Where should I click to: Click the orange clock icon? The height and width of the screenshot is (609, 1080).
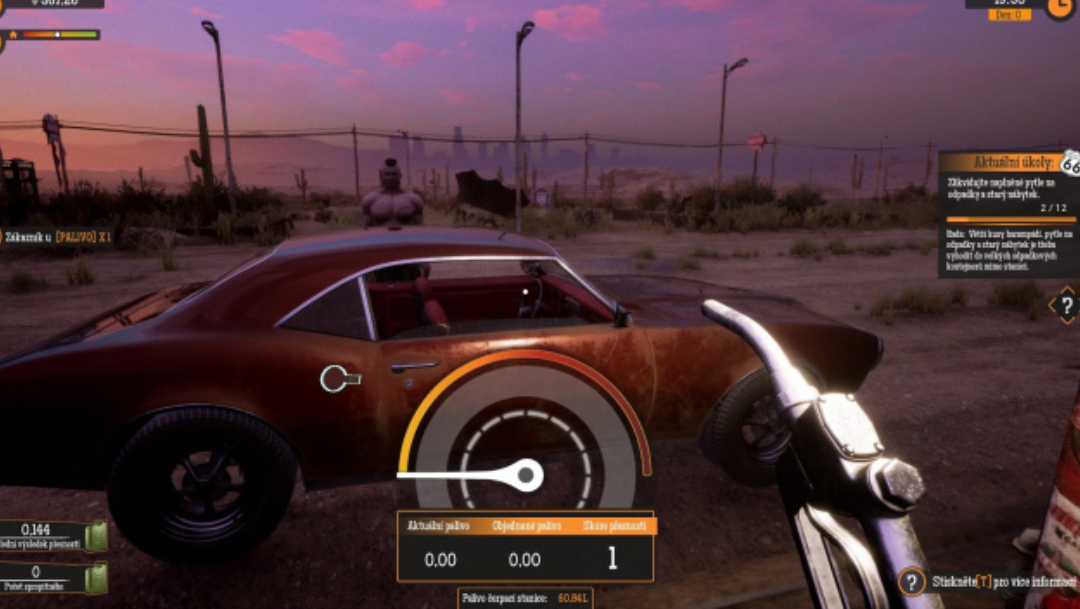pos(1060,7)
